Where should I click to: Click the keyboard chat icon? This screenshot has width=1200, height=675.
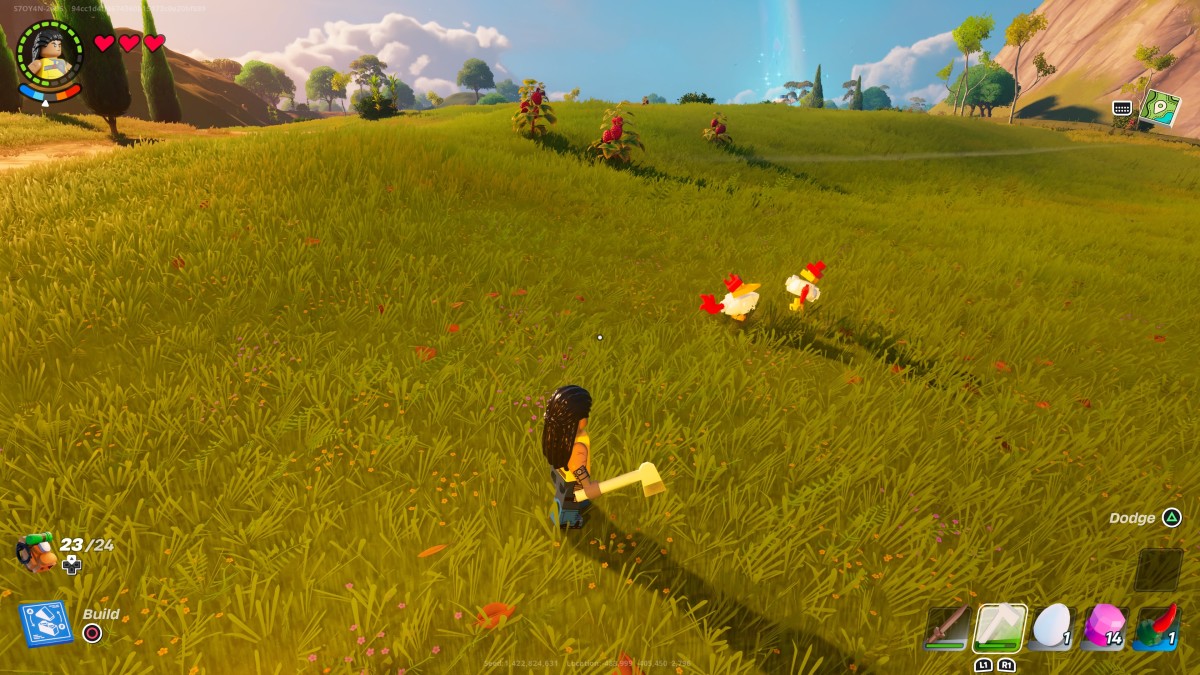pyautogui.click(x=1122, y=108)
